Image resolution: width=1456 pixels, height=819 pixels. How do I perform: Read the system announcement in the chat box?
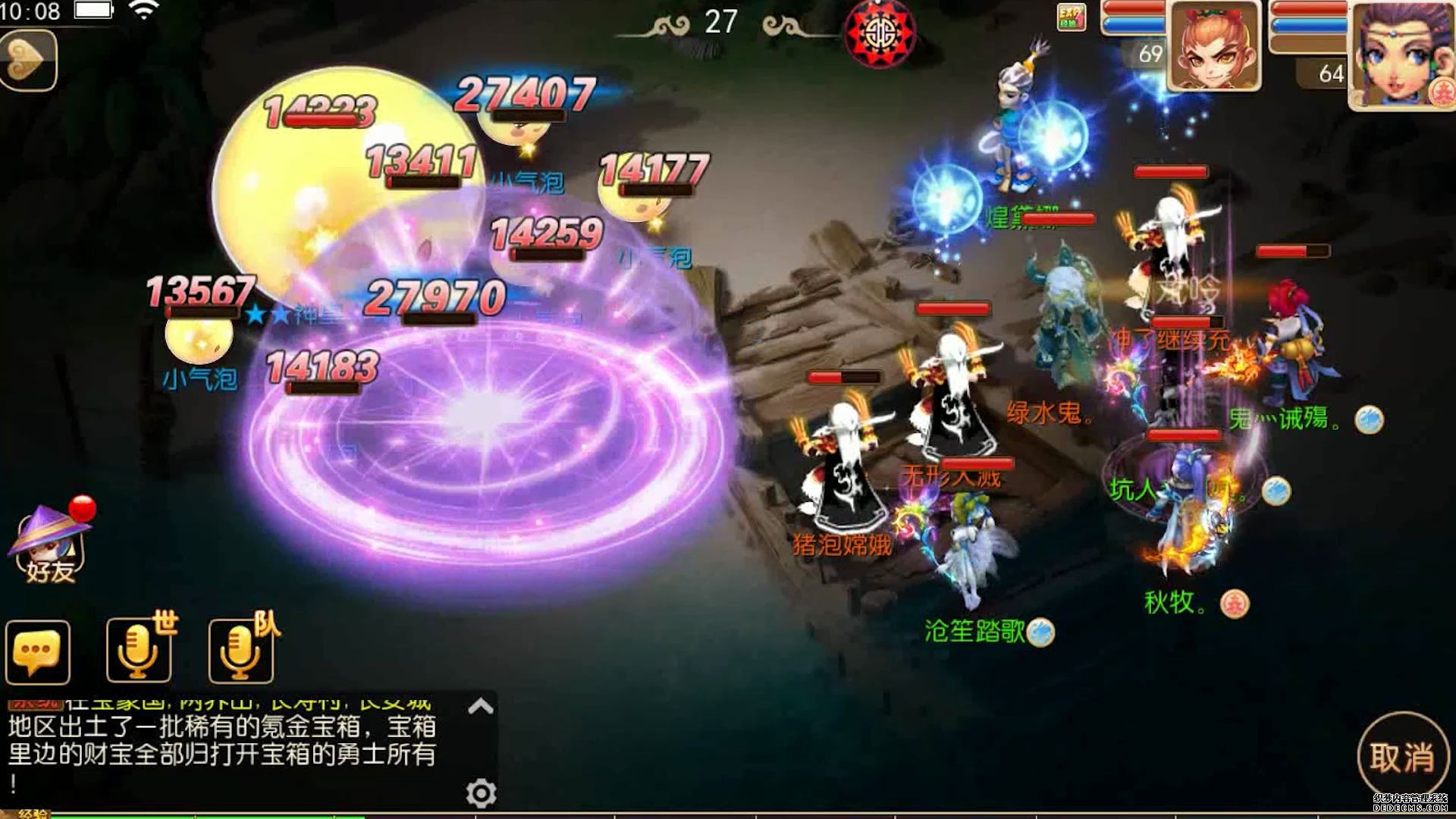coord(221,741)
